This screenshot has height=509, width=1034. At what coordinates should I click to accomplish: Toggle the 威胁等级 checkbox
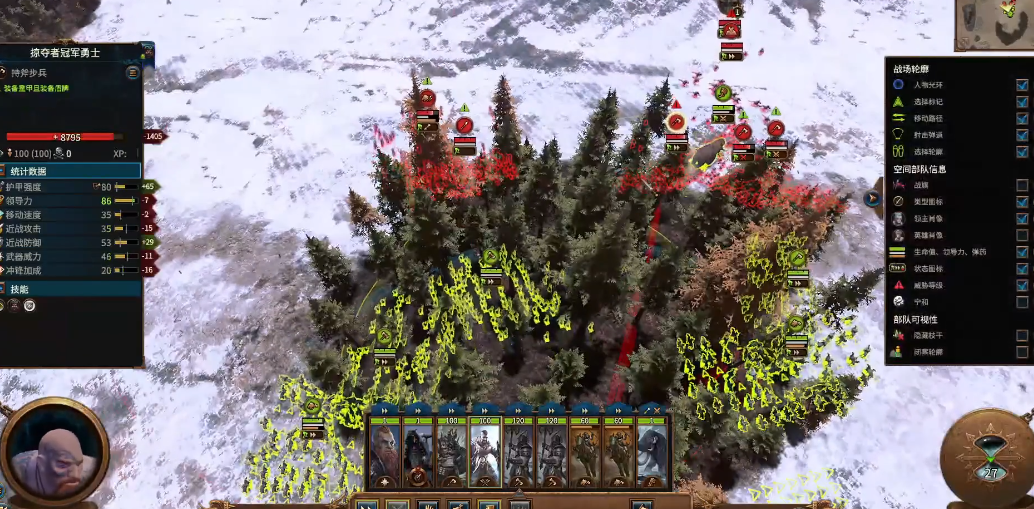pyautogui.click(x=1021, y=285)
